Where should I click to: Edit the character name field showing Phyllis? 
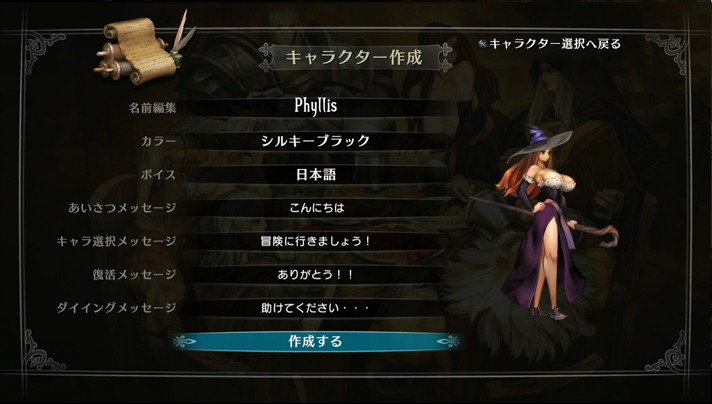click(x=316, y=106)
